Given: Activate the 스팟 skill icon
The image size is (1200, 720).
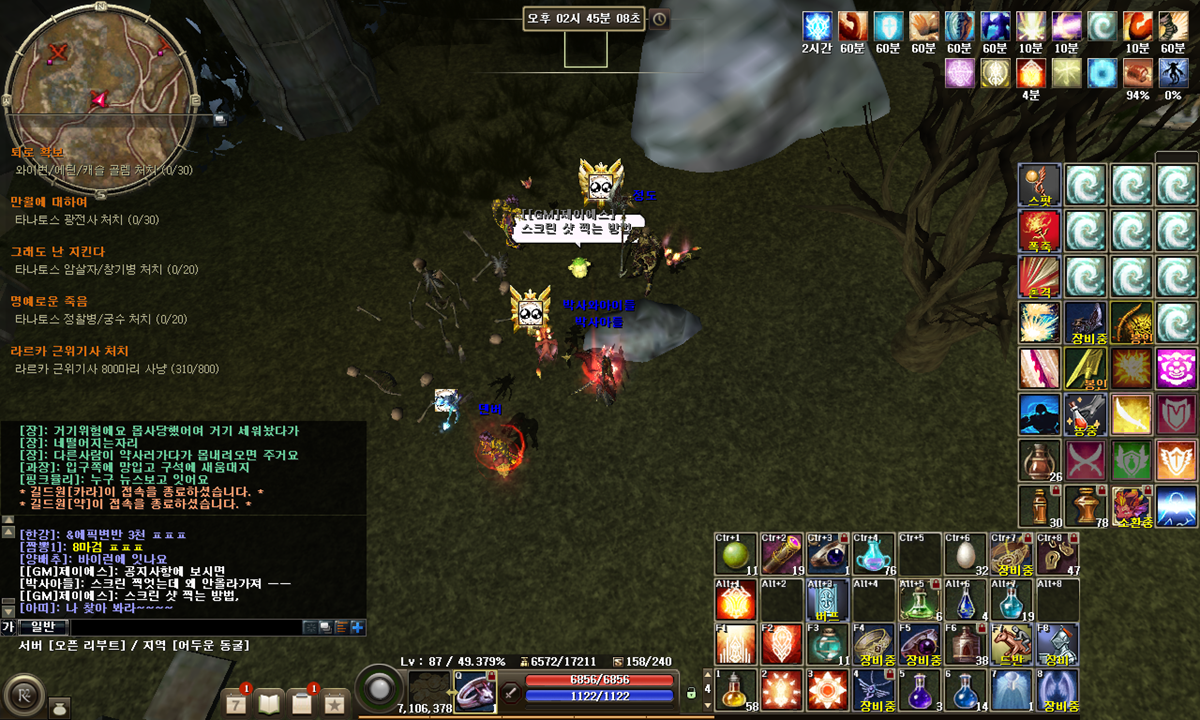Looking at the screenshot, I should (1039, 184).
